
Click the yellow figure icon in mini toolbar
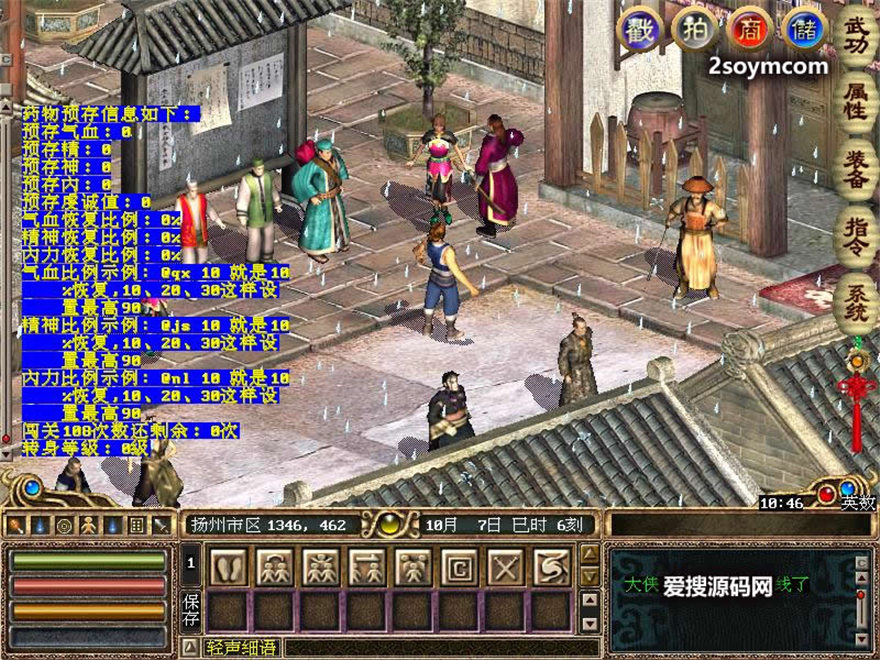pyautogui.click(x=88, y=524)
